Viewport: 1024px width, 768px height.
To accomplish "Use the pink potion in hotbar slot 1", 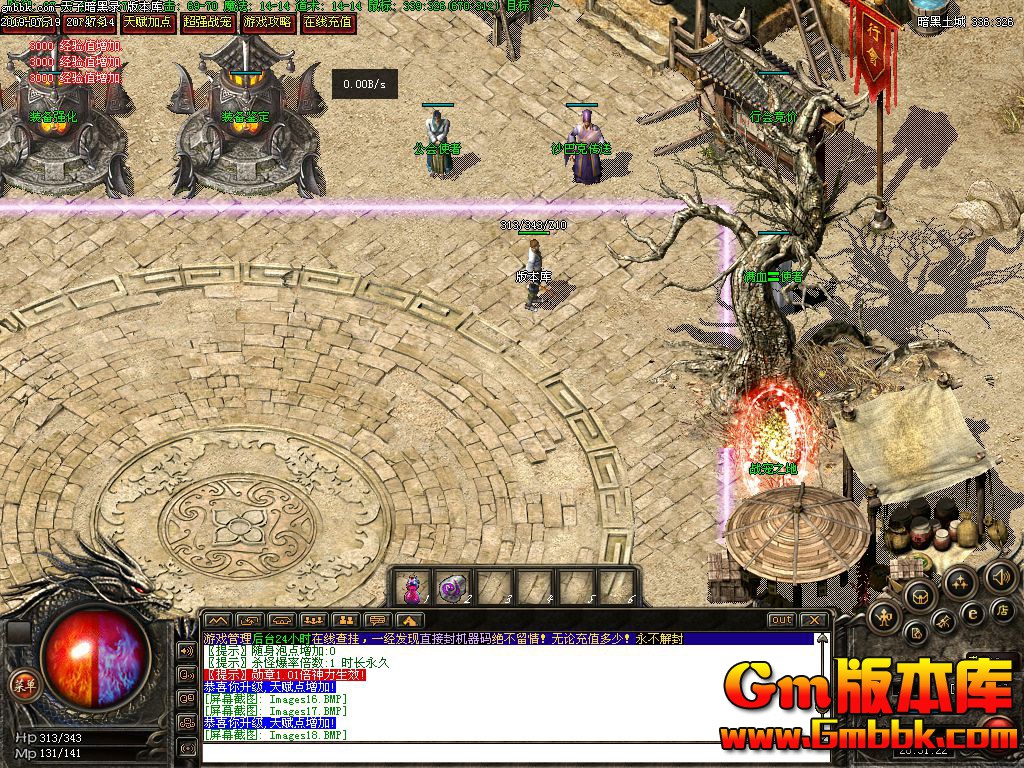I will (x=412, y=588).
